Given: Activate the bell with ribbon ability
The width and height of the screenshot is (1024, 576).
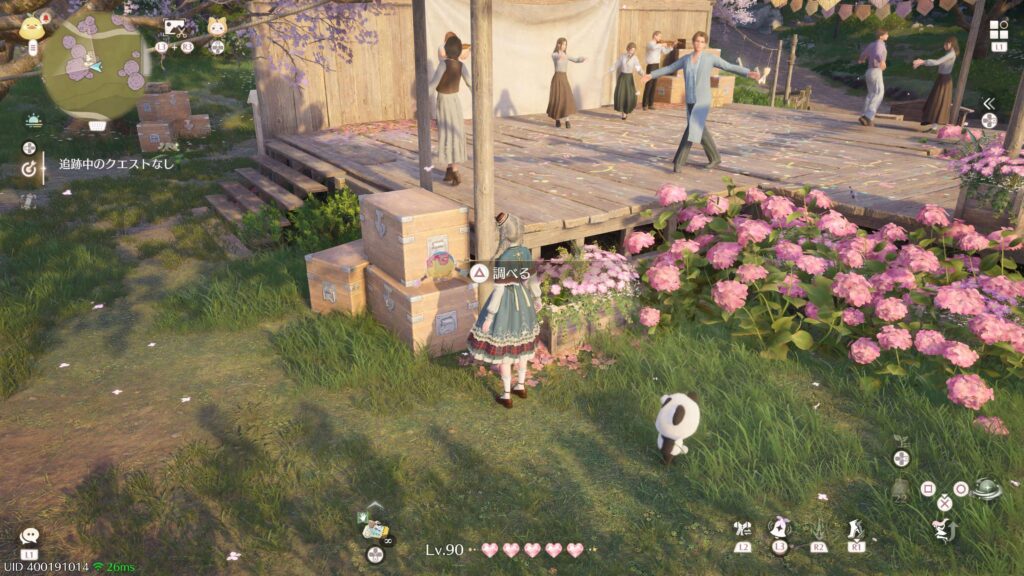Looking at the screenshot, I should [x=779, y=527].
